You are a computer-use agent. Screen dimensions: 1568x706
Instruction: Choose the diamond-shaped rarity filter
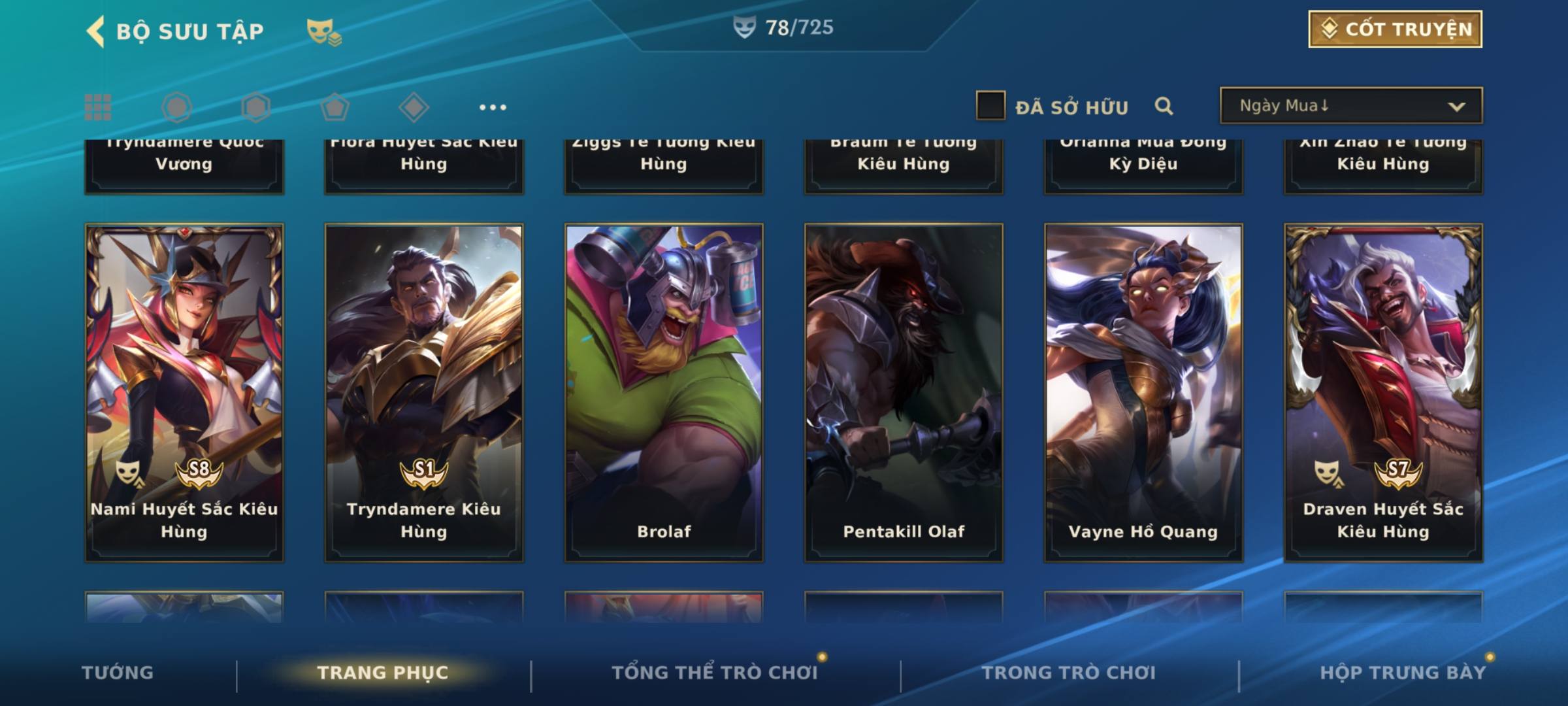pos(414,107)
